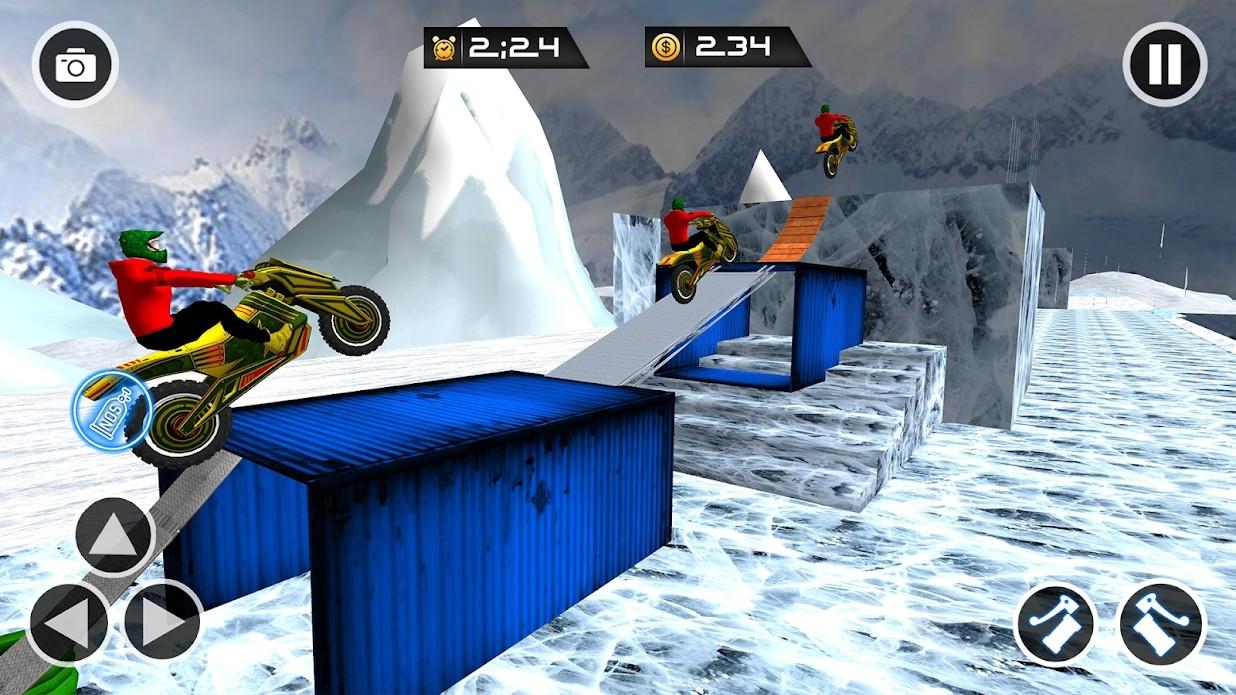Hit the accelerator pedal

pyautogui.click(x=1161, y=623)
